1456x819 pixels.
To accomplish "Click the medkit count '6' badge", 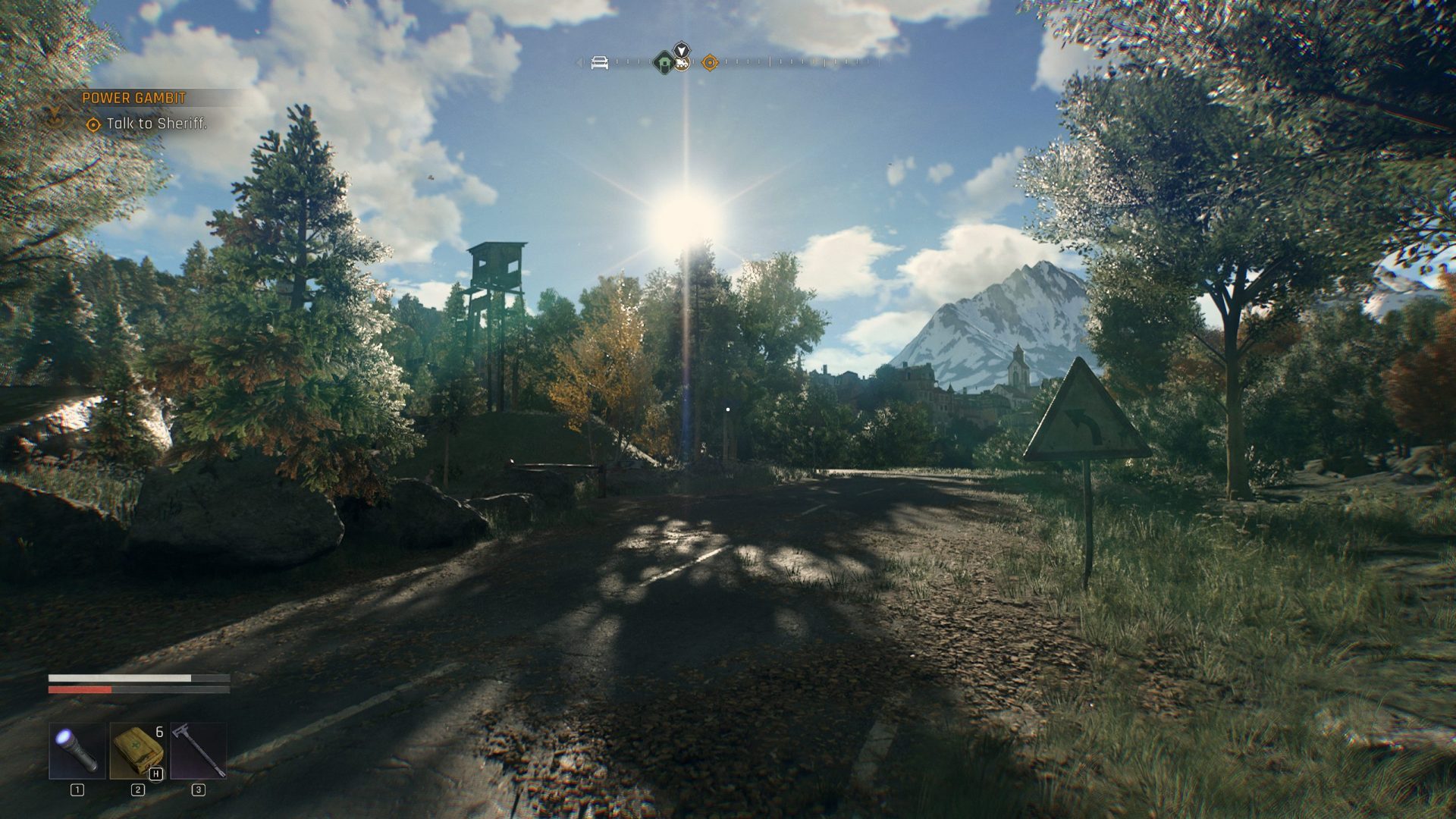I will click(158, 731).
